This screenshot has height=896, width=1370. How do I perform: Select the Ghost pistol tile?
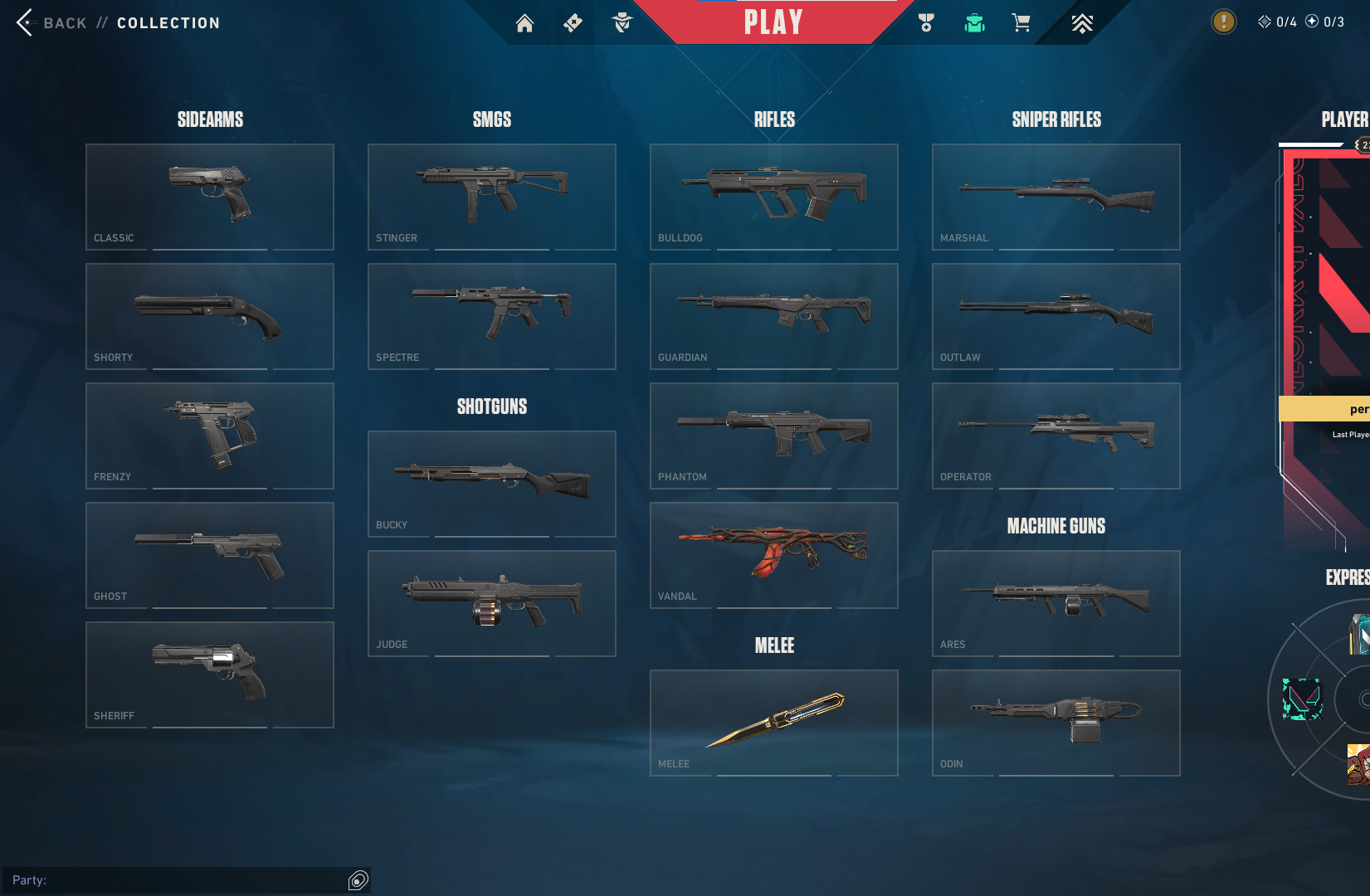210,555
